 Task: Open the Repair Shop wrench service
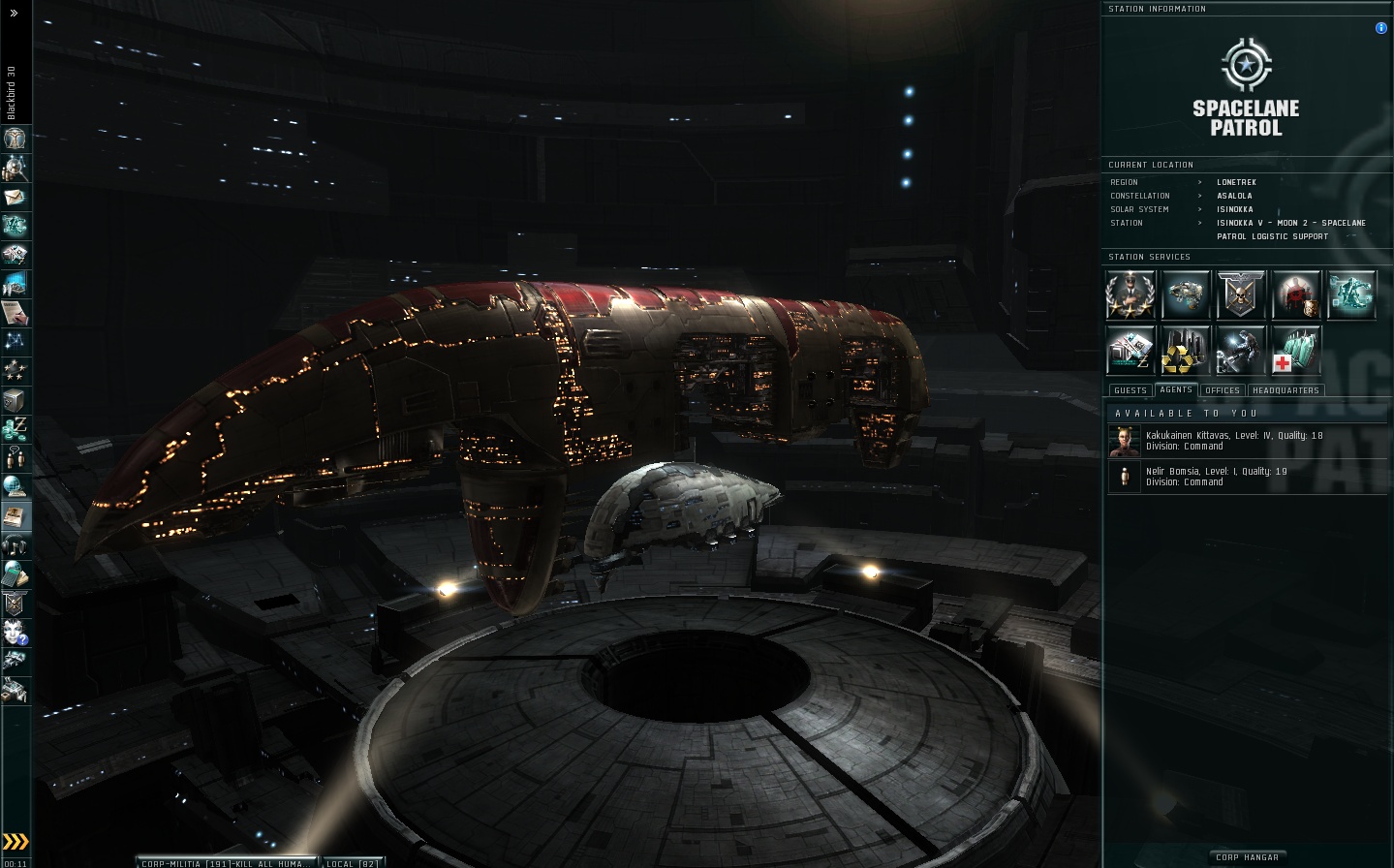tap(1241, 350)
